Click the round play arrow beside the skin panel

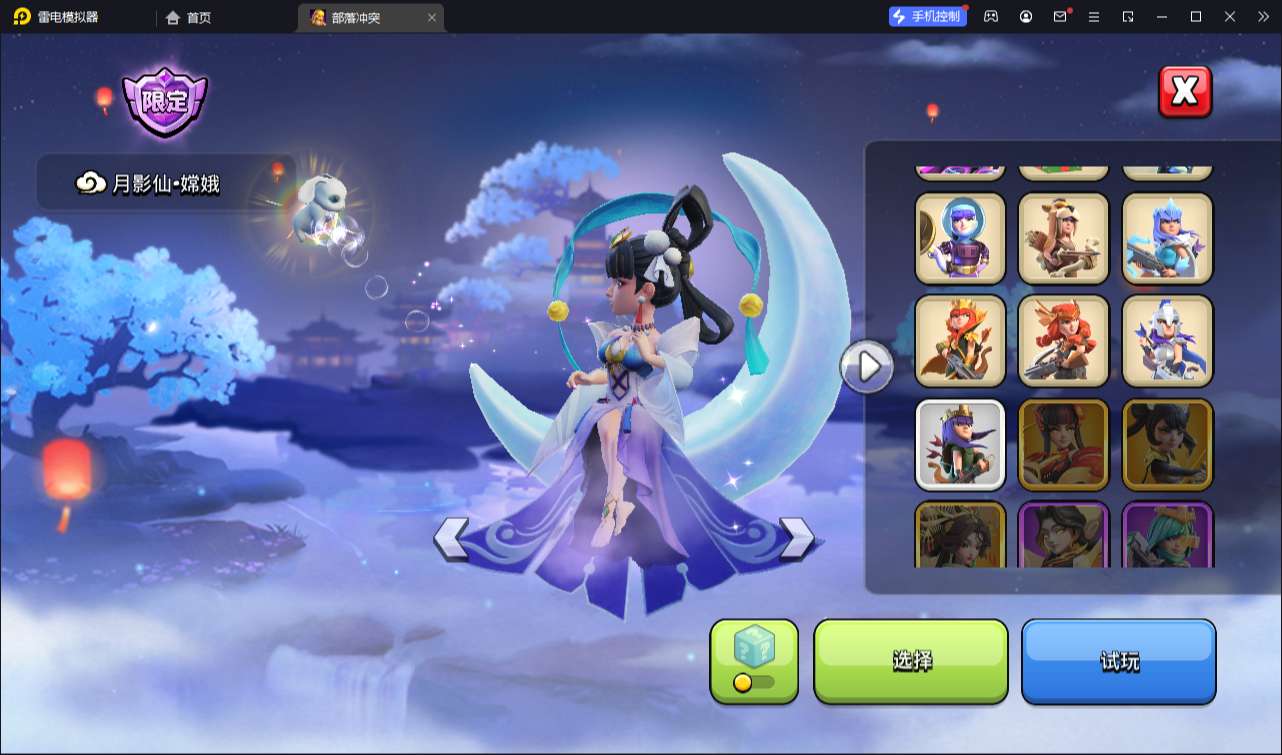pyautogui.click(x=867, y=367)
